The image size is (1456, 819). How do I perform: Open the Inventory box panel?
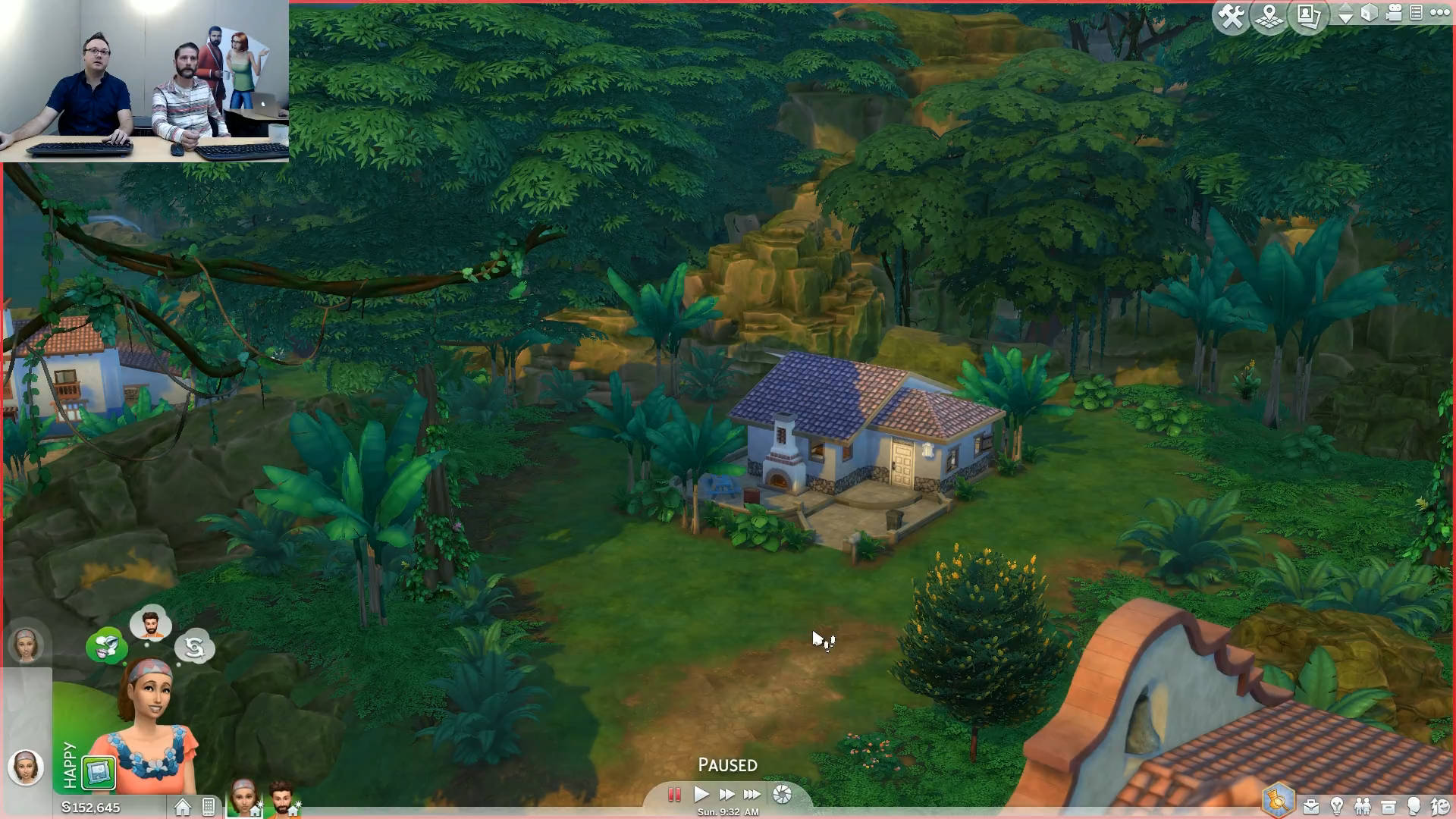click(1389, 806)
